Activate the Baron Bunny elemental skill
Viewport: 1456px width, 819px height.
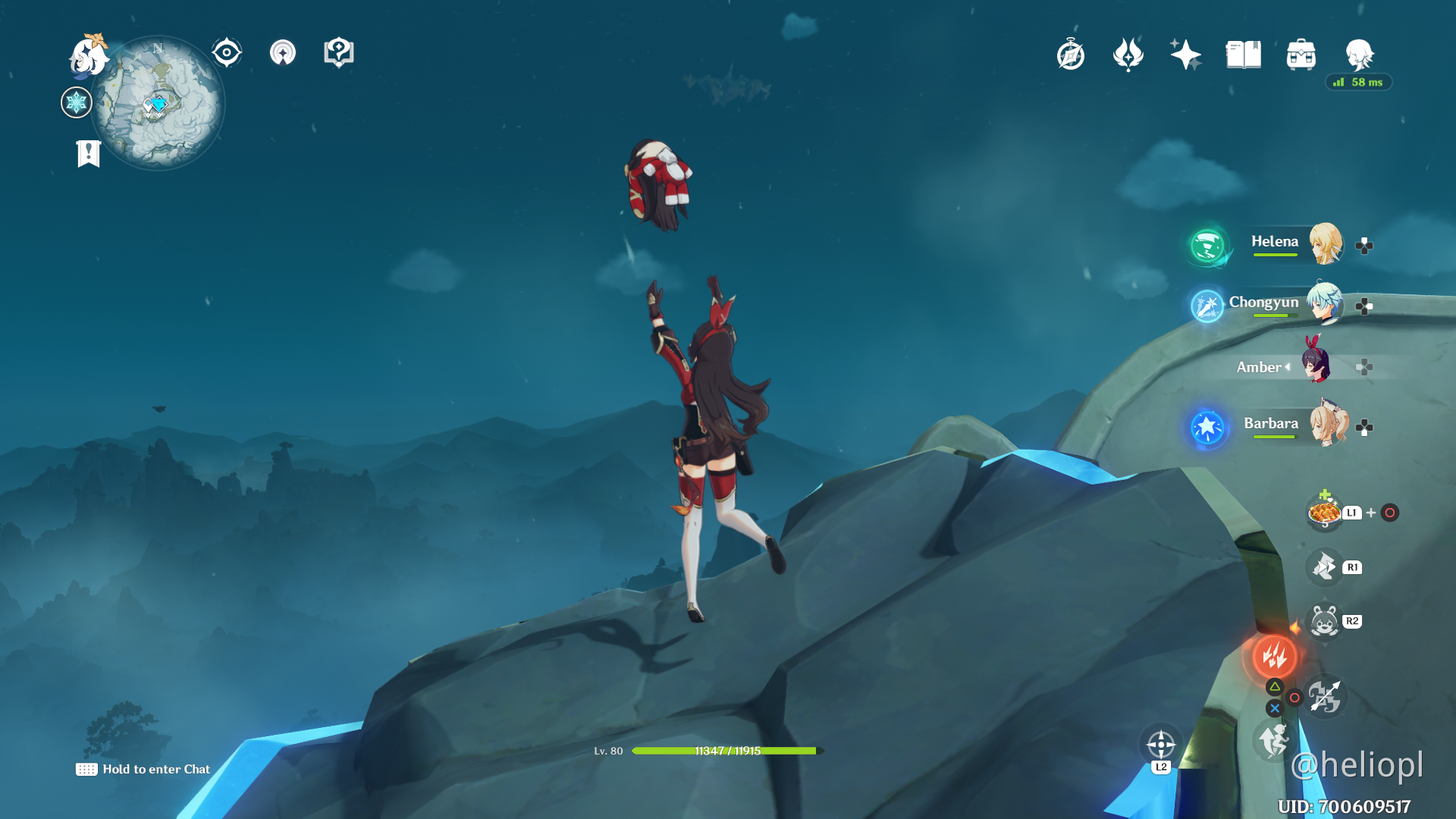coord(1324,622)
